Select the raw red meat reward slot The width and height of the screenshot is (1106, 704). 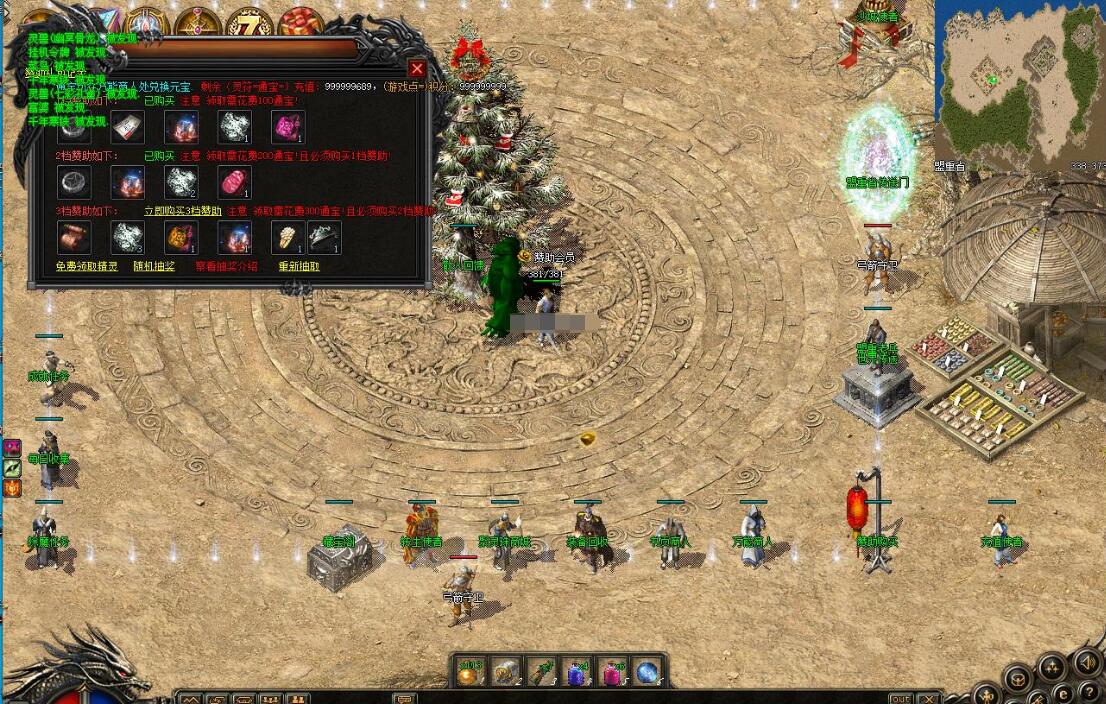click(x=234, y=182)
